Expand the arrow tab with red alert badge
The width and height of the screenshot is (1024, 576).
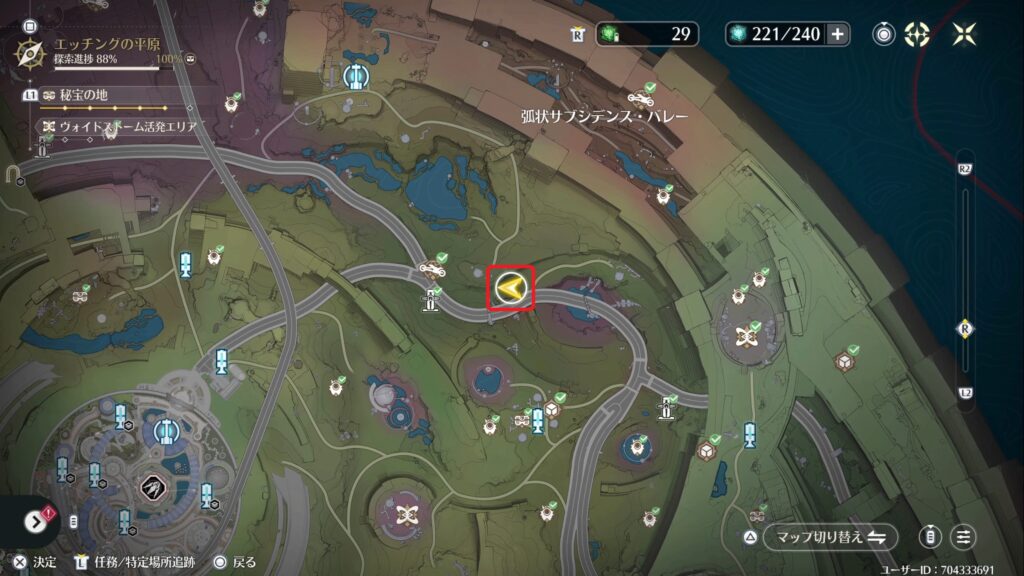37,521
